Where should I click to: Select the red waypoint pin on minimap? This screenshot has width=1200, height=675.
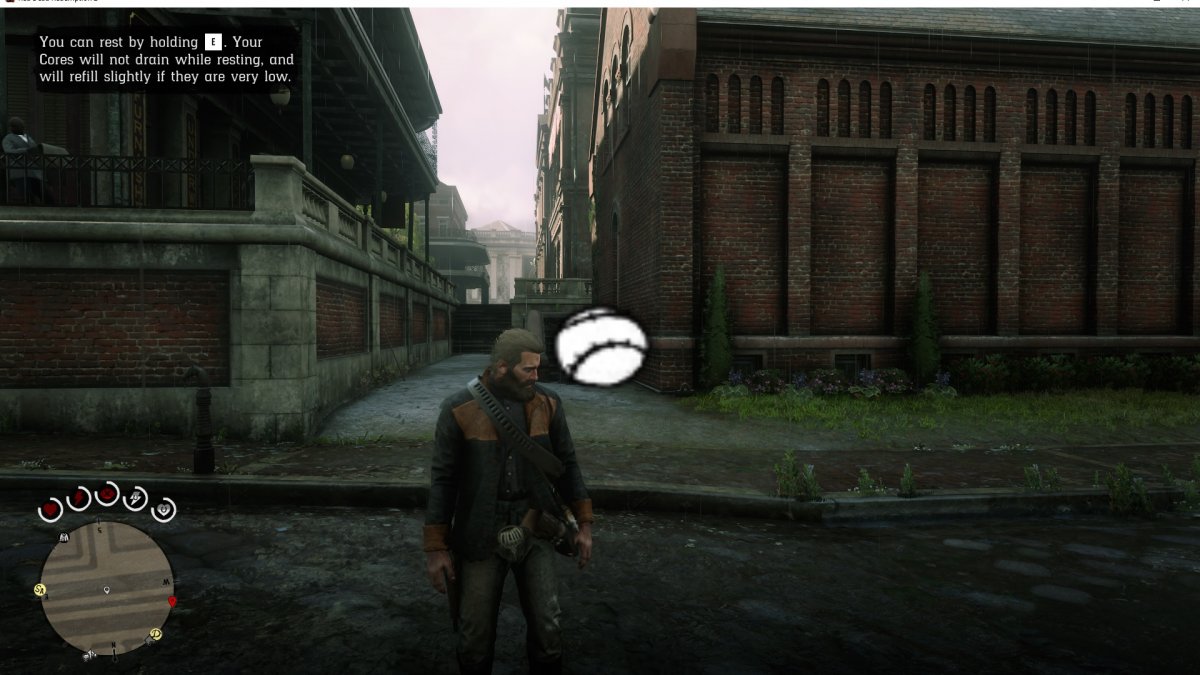172,601
